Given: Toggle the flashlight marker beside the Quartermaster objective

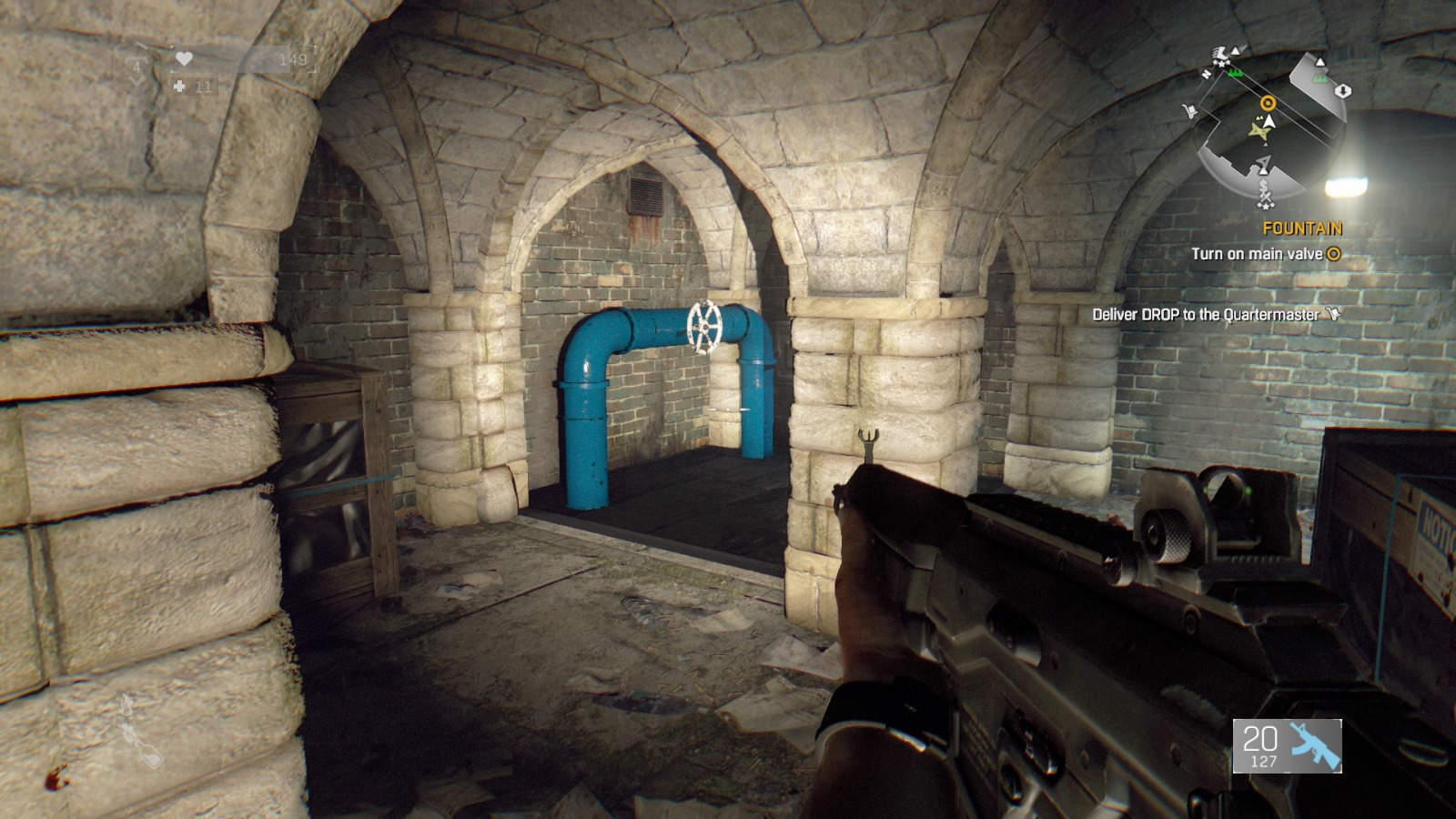Looking at the screenshot, I should (1332, 315).
